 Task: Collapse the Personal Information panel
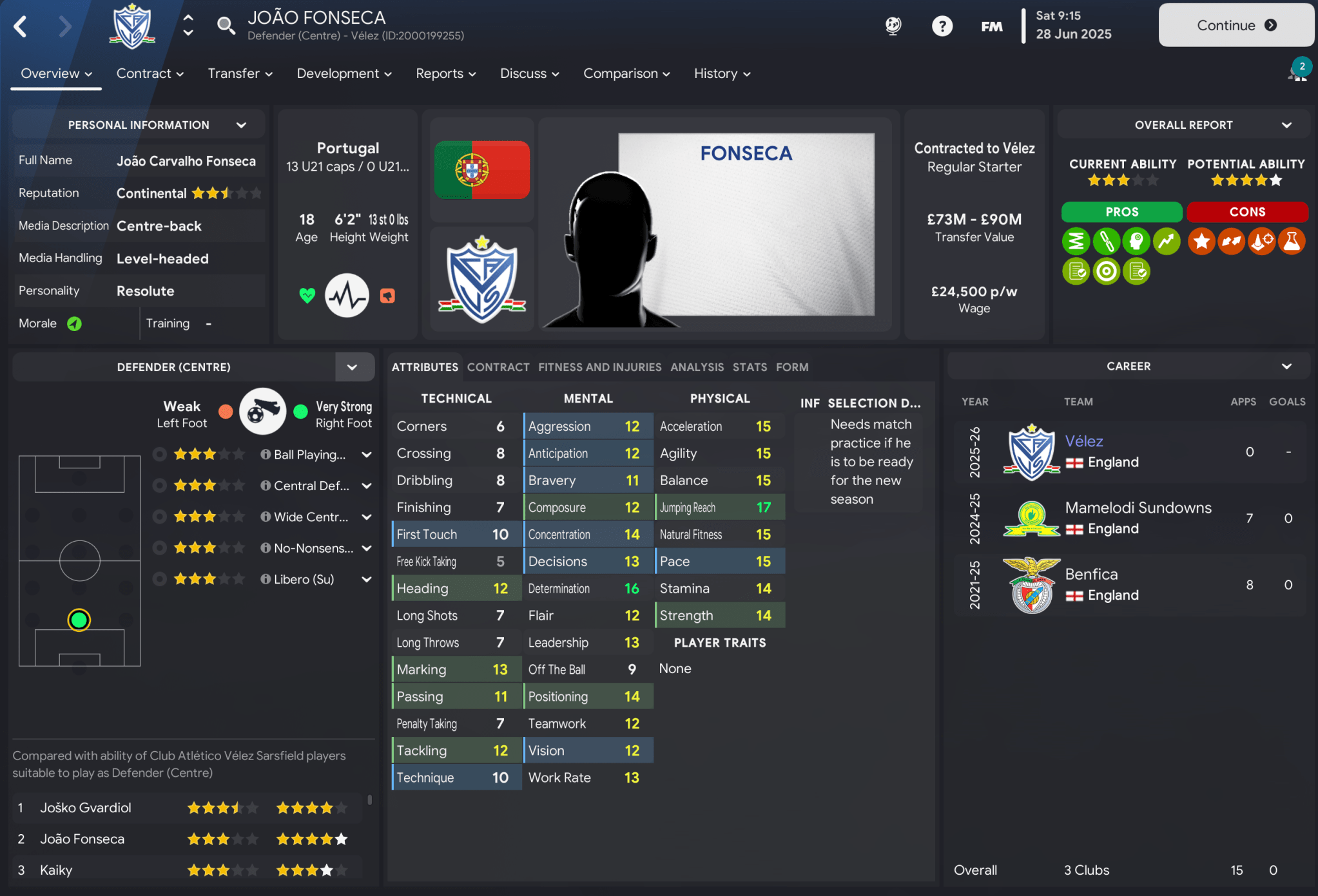(x=242, y=124)
